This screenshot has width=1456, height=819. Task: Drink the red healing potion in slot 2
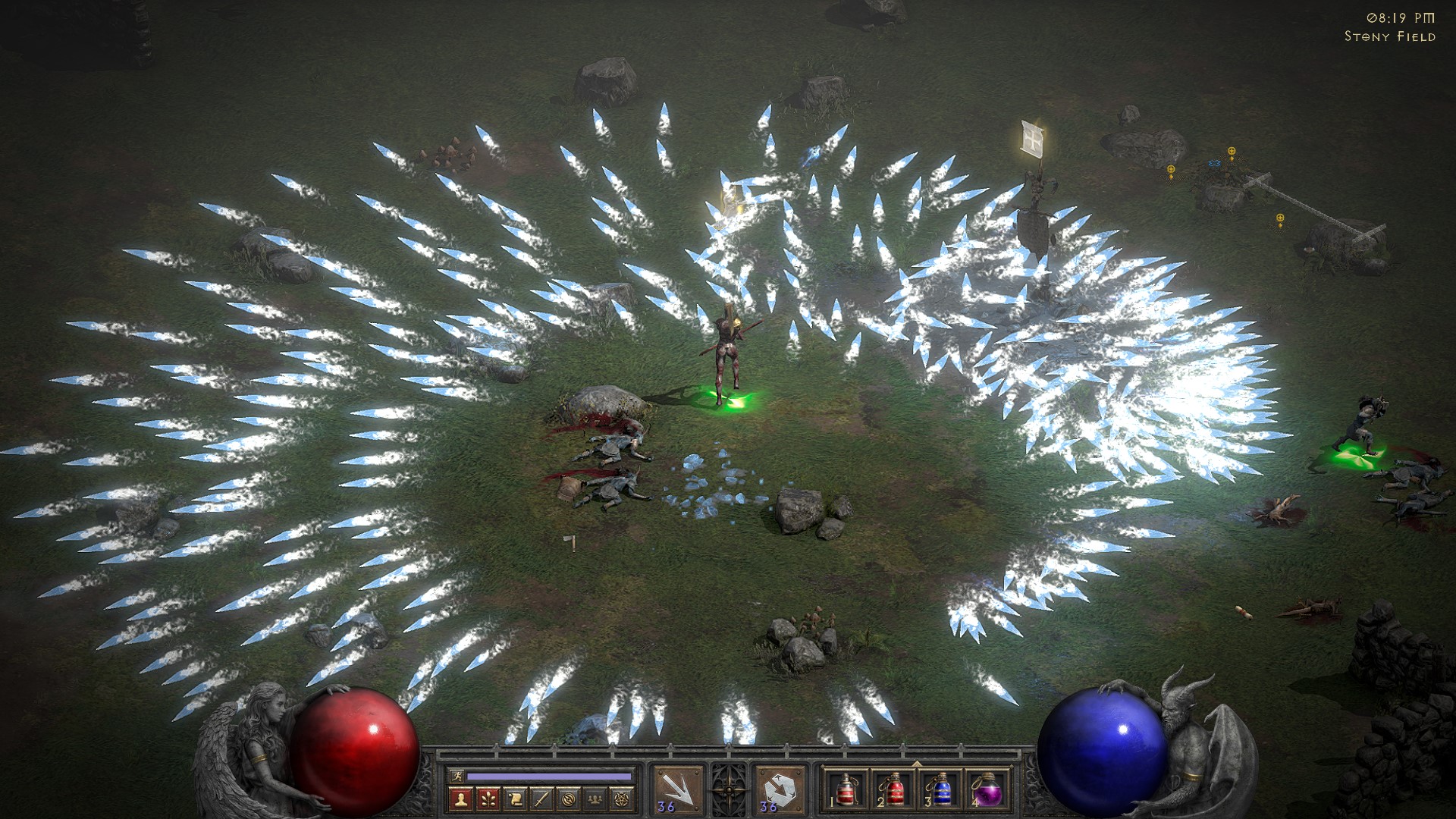(x=893, y=790)
